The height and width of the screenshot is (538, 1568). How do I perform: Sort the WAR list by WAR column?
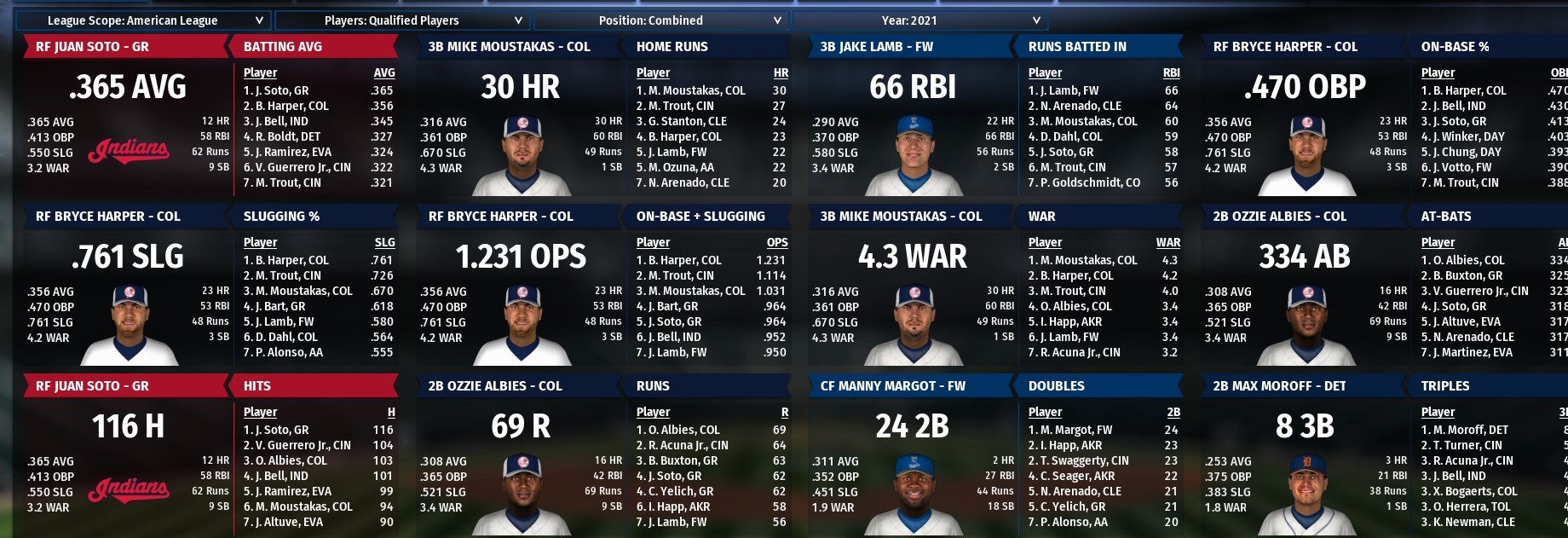[x=1167, y=243]
